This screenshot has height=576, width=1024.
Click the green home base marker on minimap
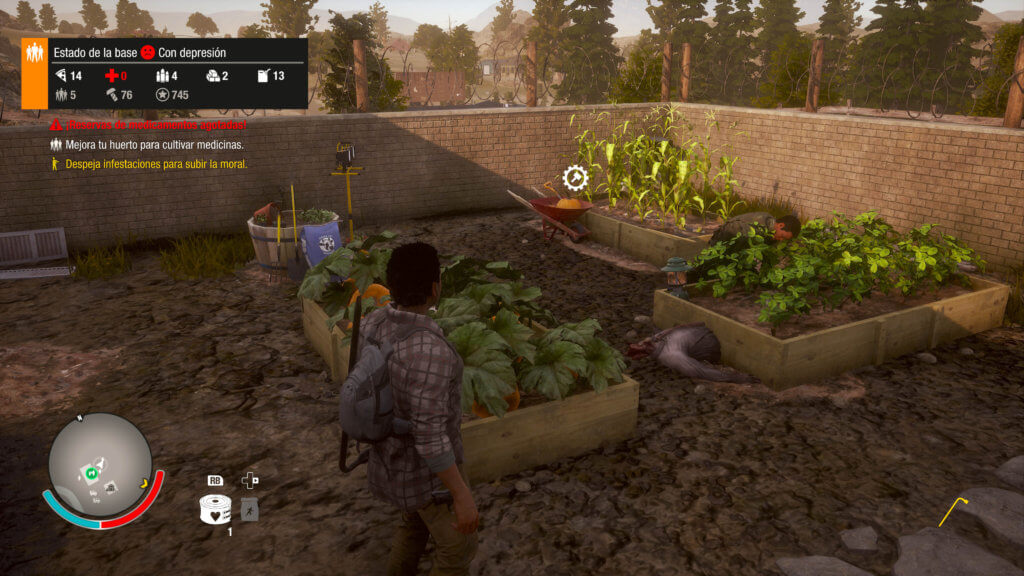coord(92,472)
